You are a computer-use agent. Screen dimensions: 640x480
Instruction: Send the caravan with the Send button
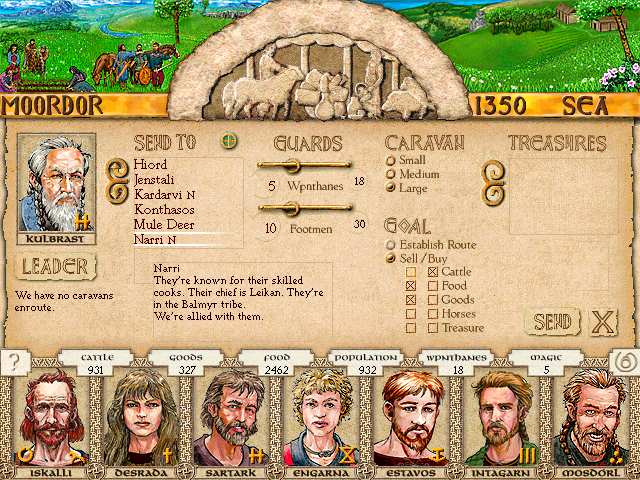(552, 322)
